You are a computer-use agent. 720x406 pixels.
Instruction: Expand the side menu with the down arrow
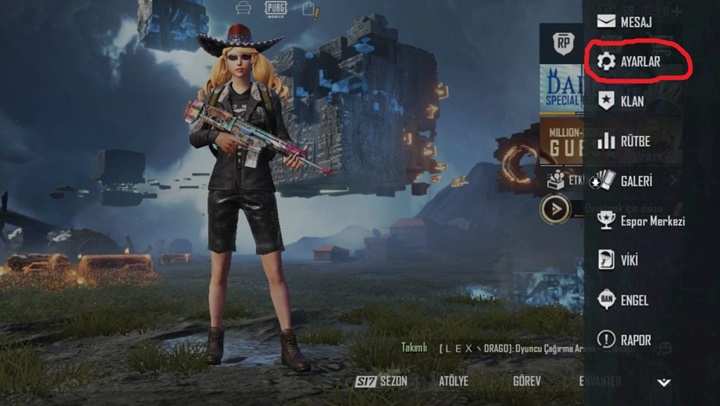(663, 382)
